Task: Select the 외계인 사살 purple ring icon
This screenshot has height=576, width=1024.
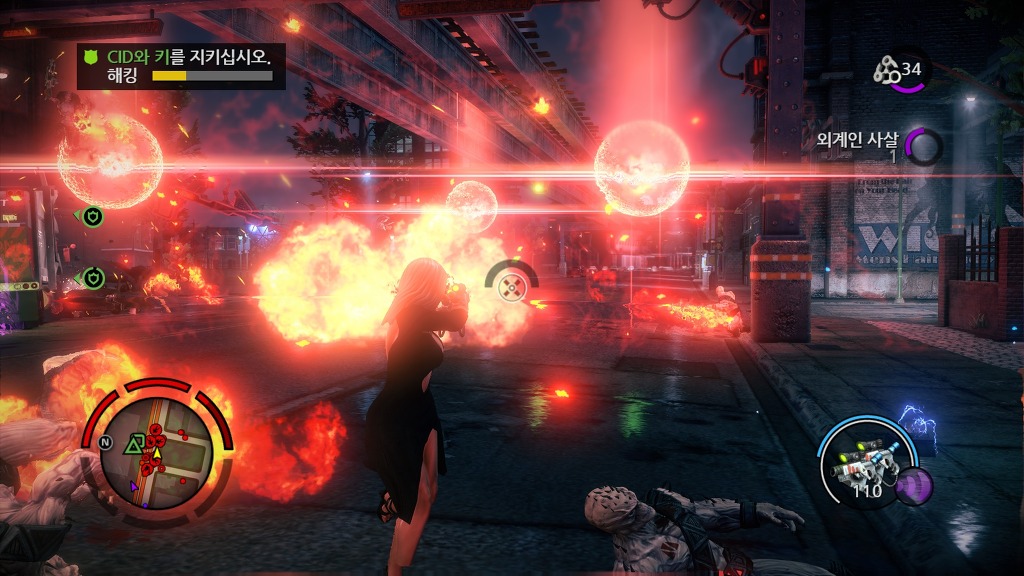Action: (924, 148)
